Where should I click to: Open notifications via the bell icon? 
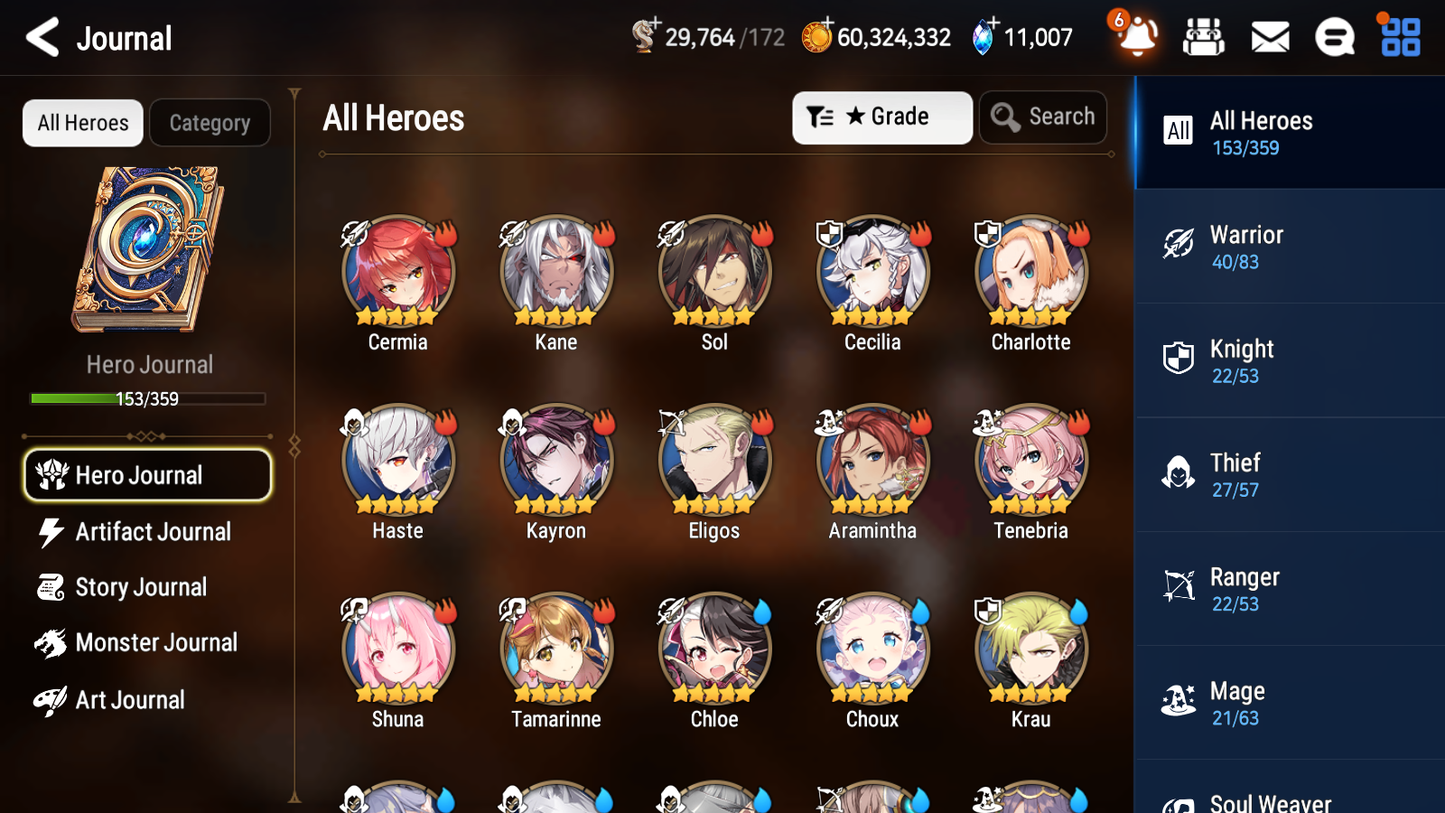(x=1137, y=36)
